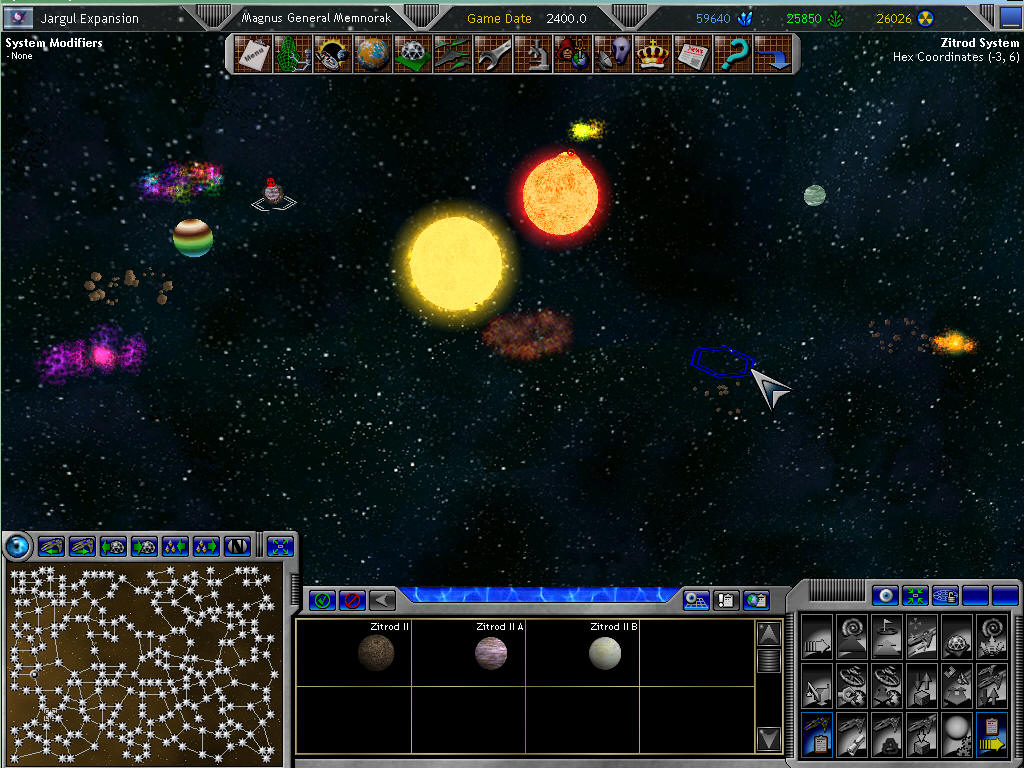
Task: Open the golden crown icon
Action: (x=652, y=54)
